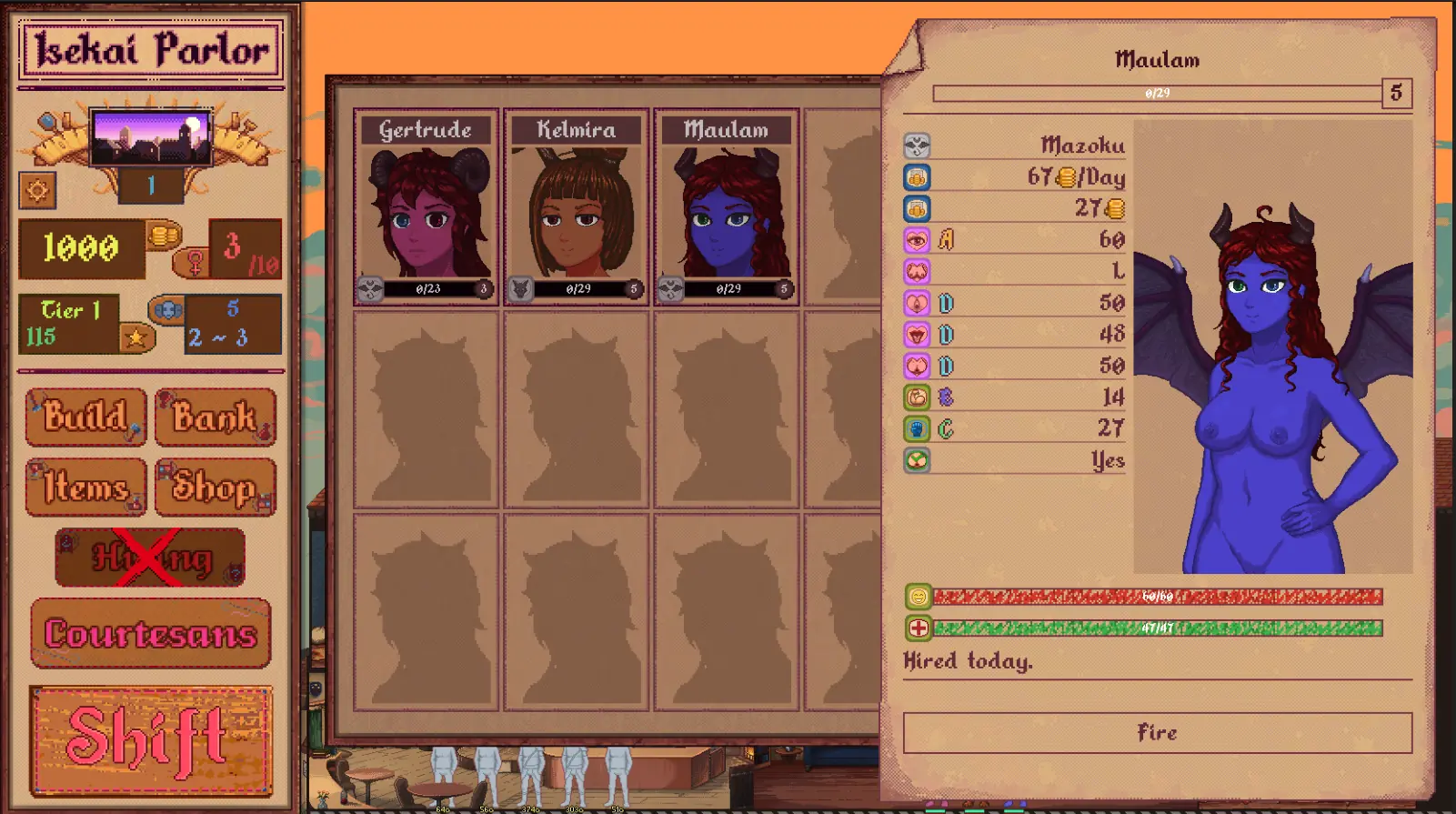The width and height of the screenshot is (1456, 814).
Task: Open the Items menu
Action: pyautogui.click(x=85, y=487)
